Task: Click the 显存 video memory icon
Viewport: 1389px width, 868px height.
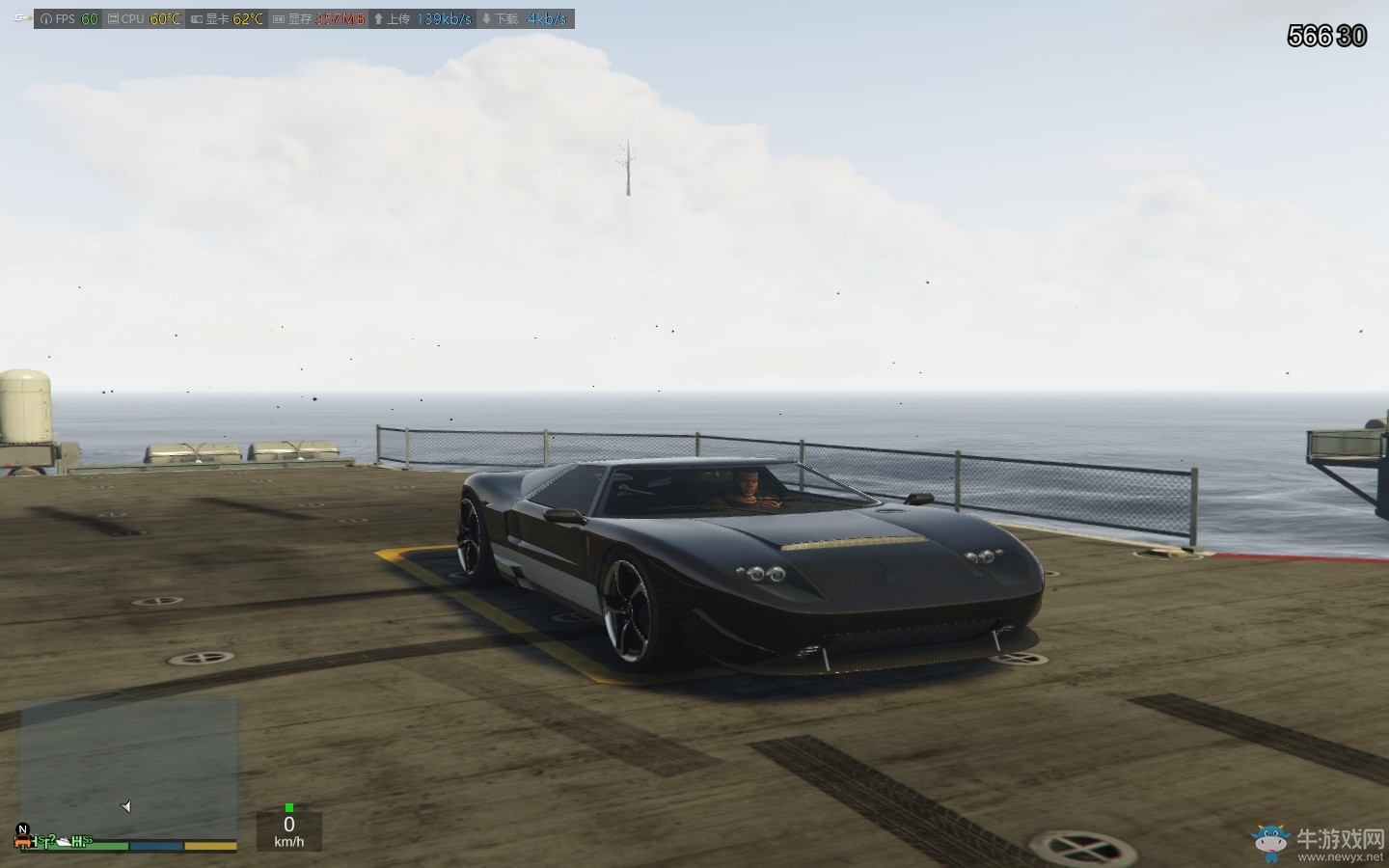Action: pos(278,17)
